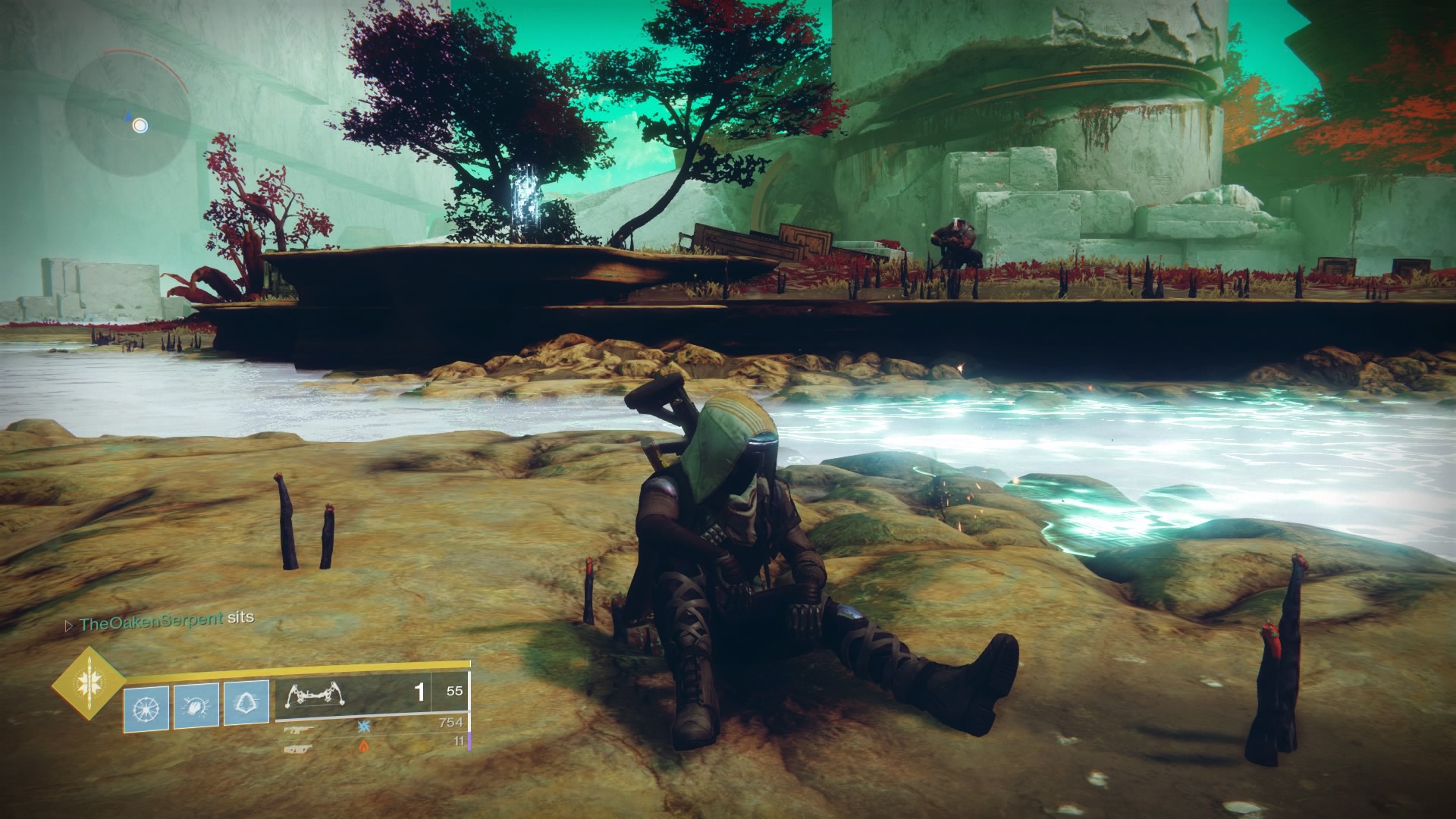Use the hooded class ability icon

(246, 702)
